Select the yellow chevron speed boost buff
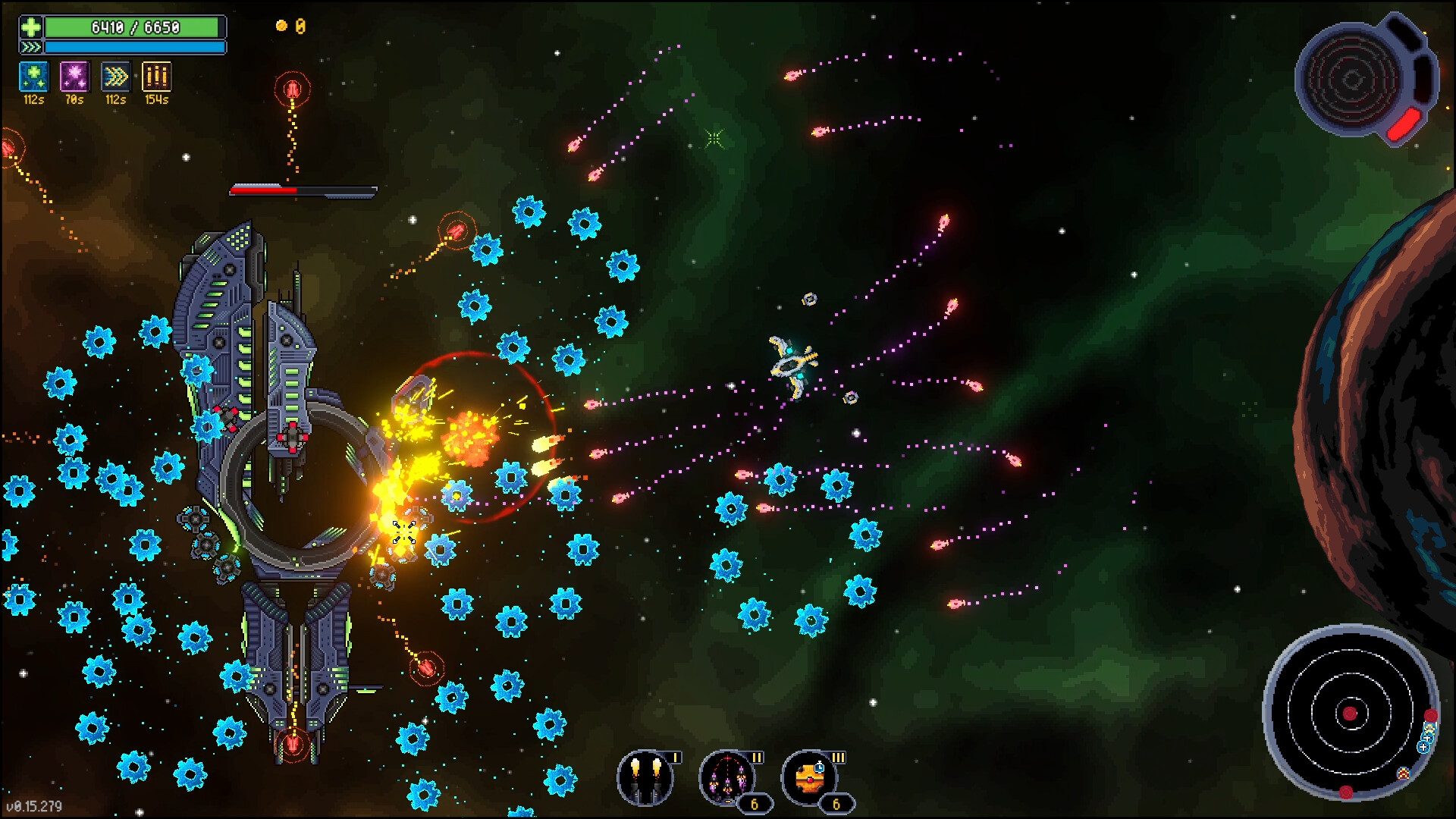 point(115,76)
